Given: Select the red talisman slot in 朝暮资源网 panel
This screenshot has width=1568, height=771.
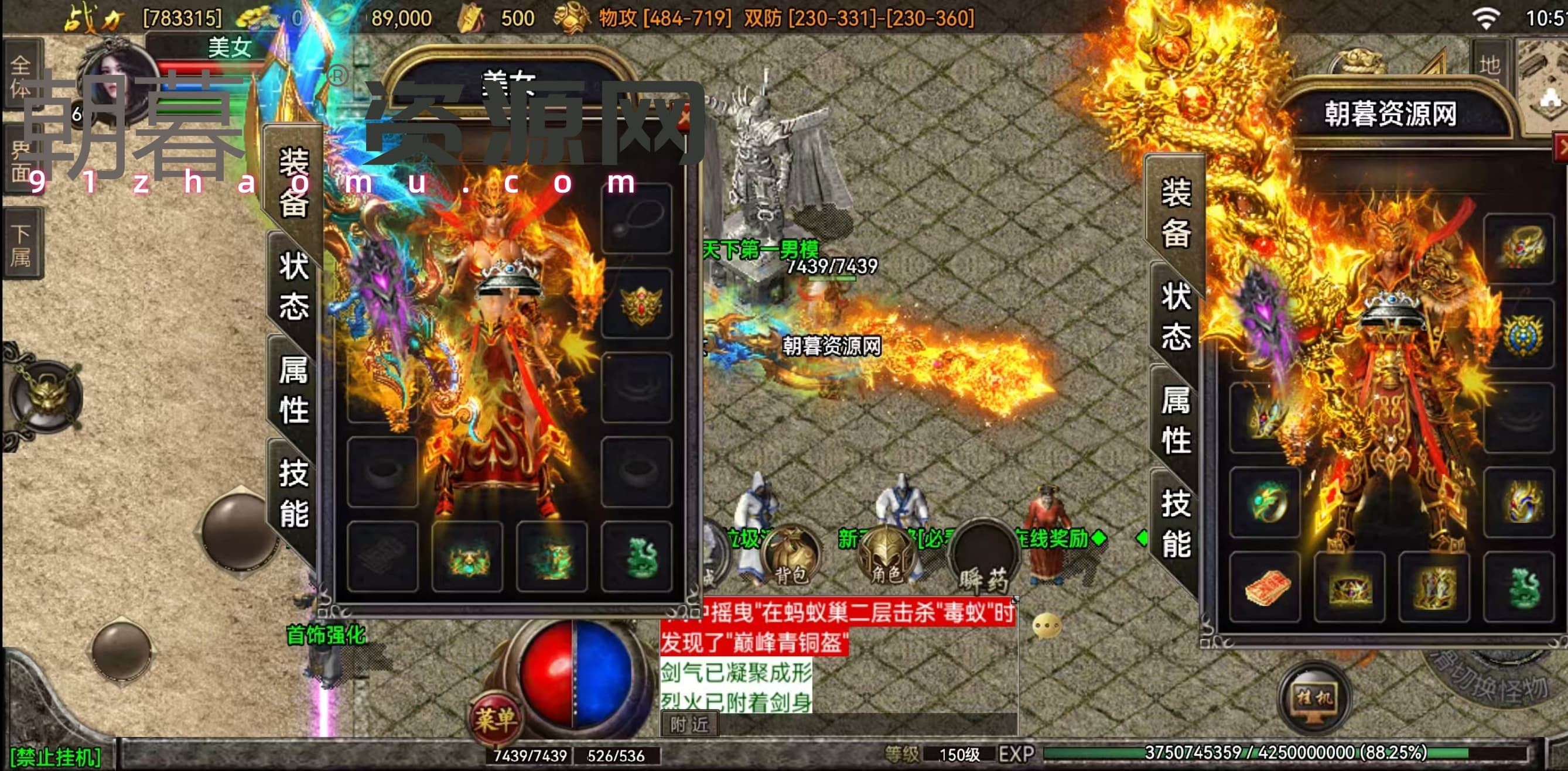Looking at the screenshot, I should [1266, 588].
